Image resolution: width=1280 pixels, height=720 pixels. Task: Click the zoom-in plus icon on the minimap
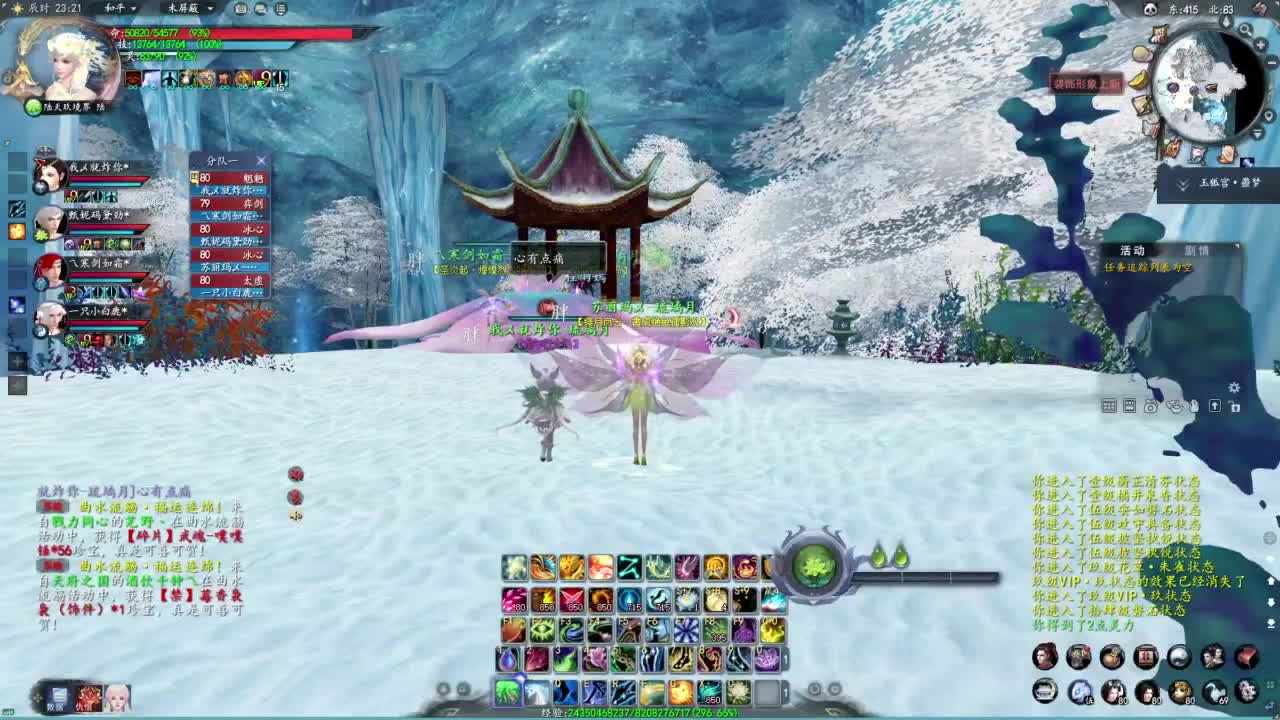[x=1259, y=46]
